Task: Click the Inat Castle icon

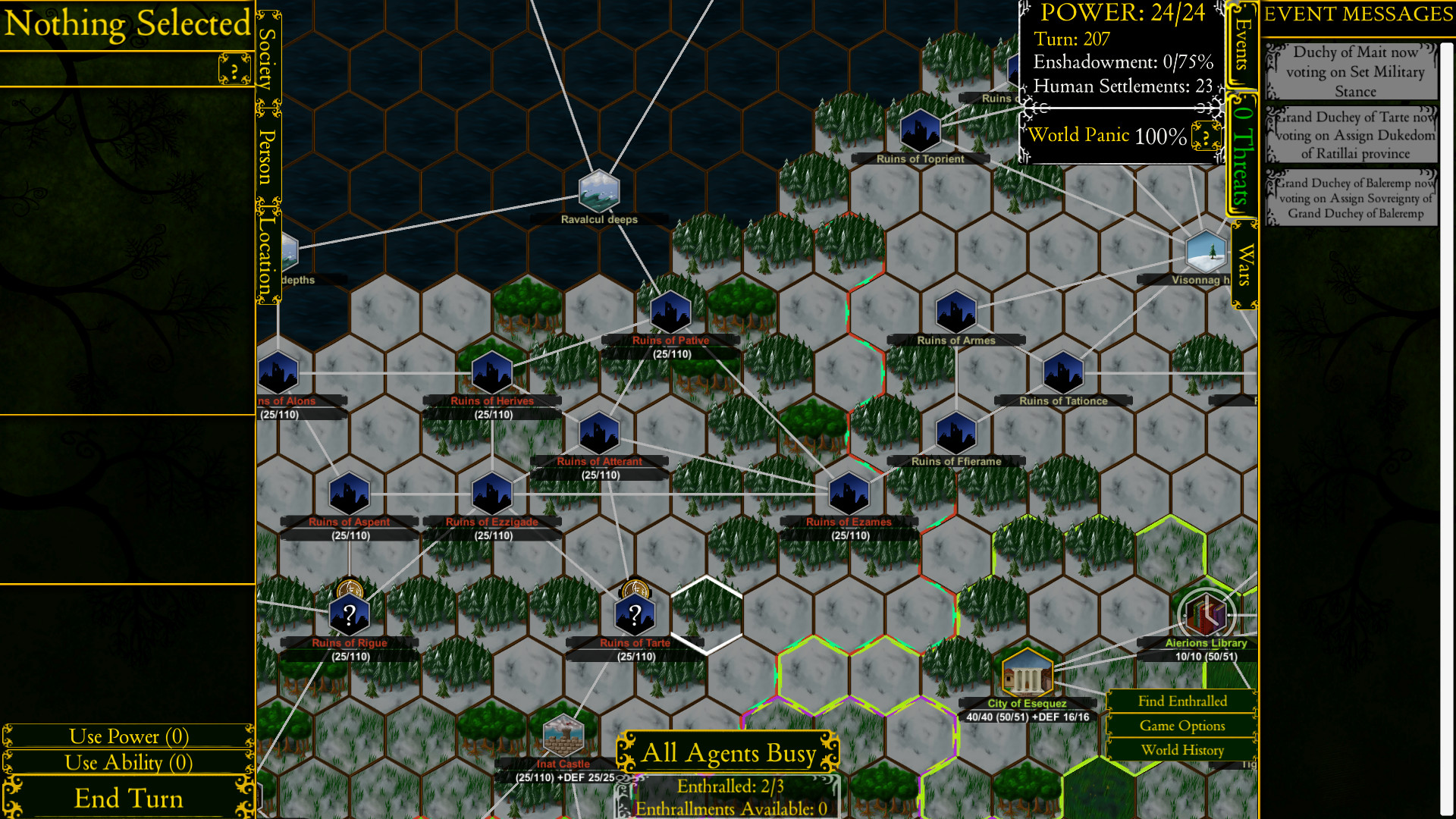Action: (563, 736)
